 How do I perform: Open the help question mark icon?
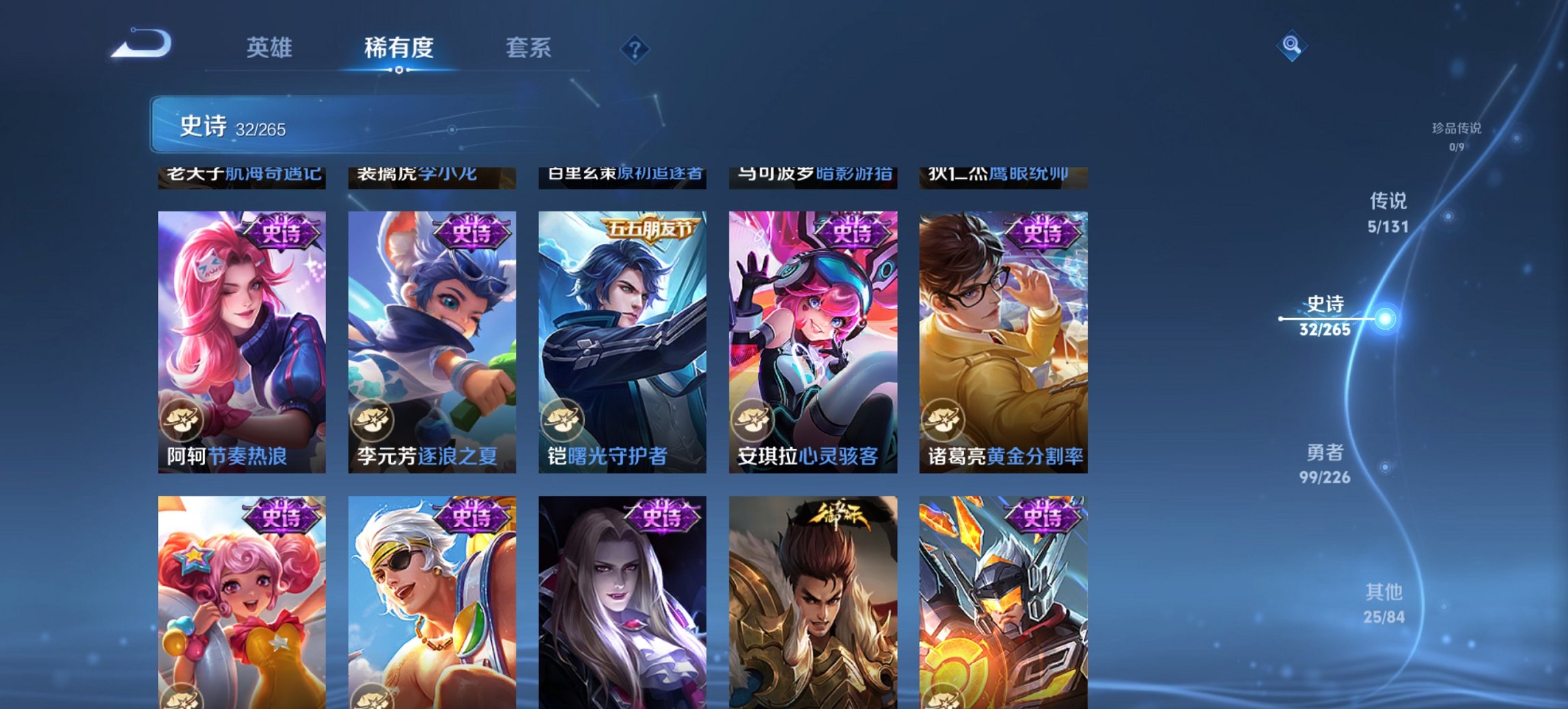coord(635,49)
